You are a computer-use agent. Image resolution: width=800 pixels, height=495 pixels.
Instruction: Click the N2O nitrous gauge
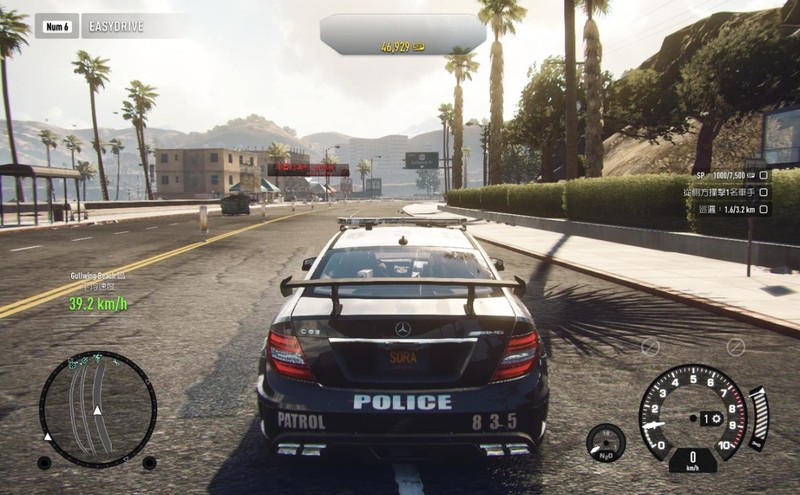(x=605, y=442)
